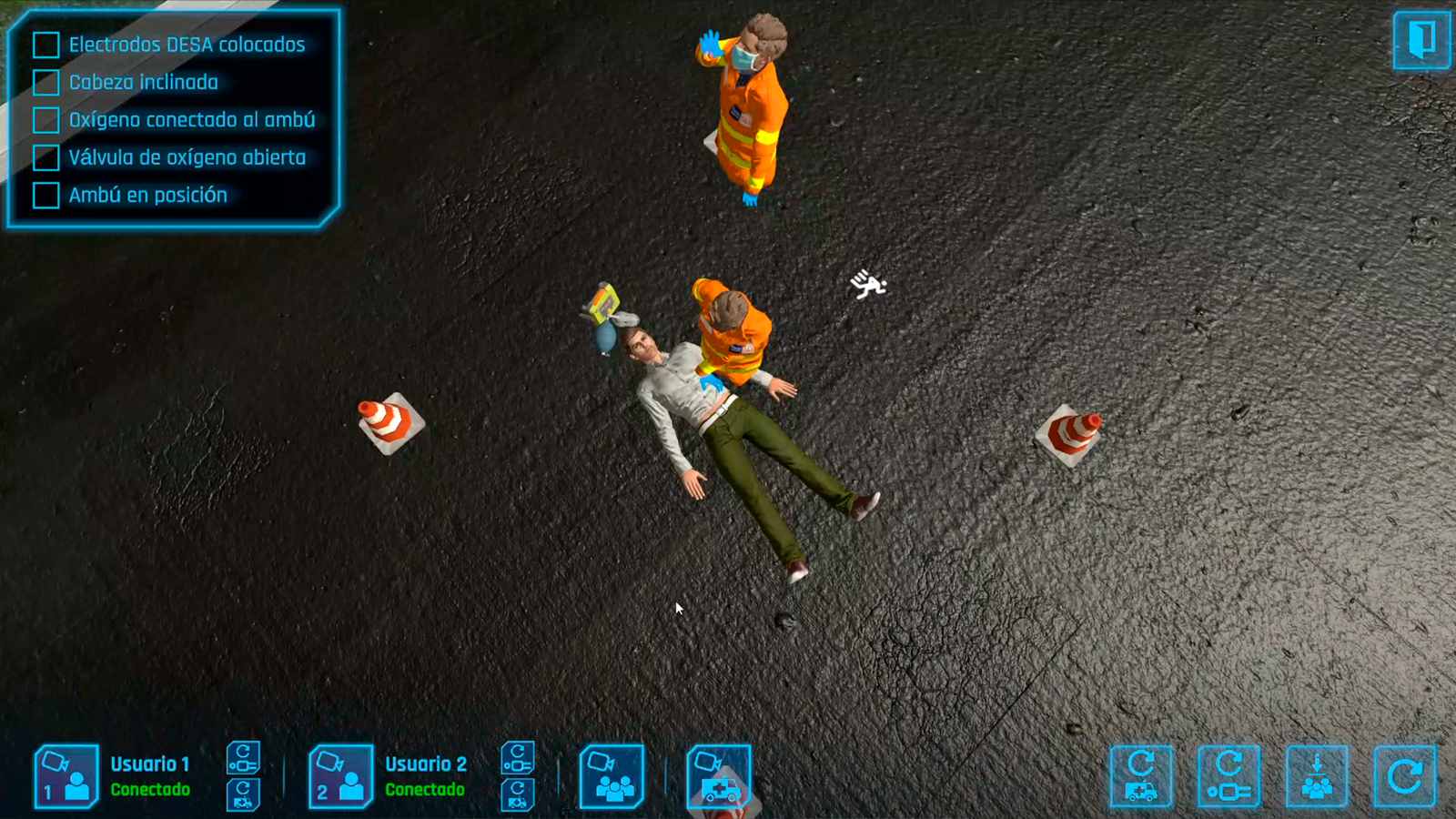The image size is (1456, 819).
Task: Tick the Electrodos DESA colocados checkbox
Action: coord(46,45)
